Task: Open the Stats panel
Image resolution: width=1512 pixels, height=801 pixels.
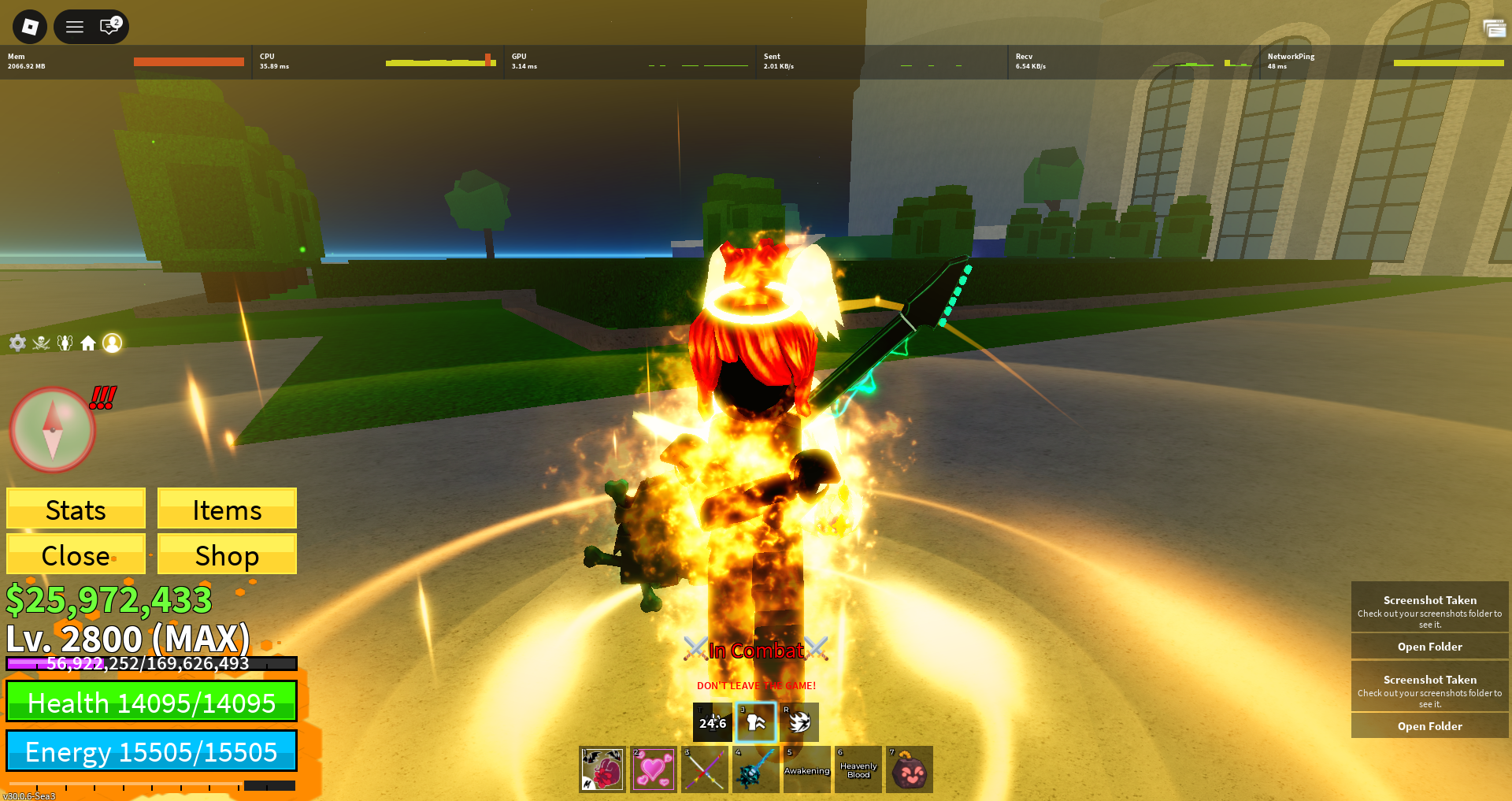Action: [x=76, y=509]
